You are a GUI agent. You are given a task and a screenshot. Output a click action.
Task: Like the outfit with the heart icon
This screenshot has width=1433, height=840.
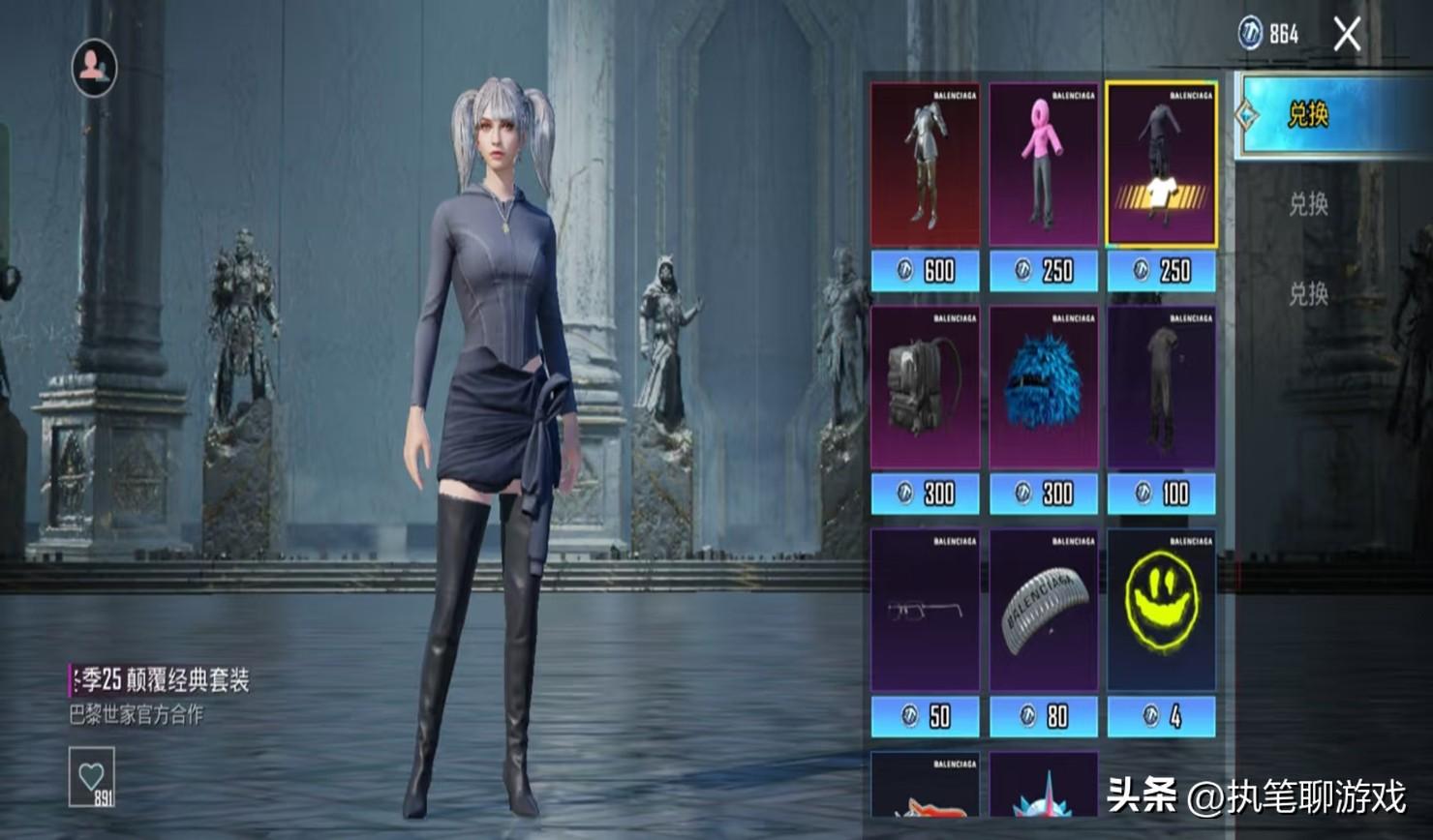pyautogui.click(x=91, y=775)
